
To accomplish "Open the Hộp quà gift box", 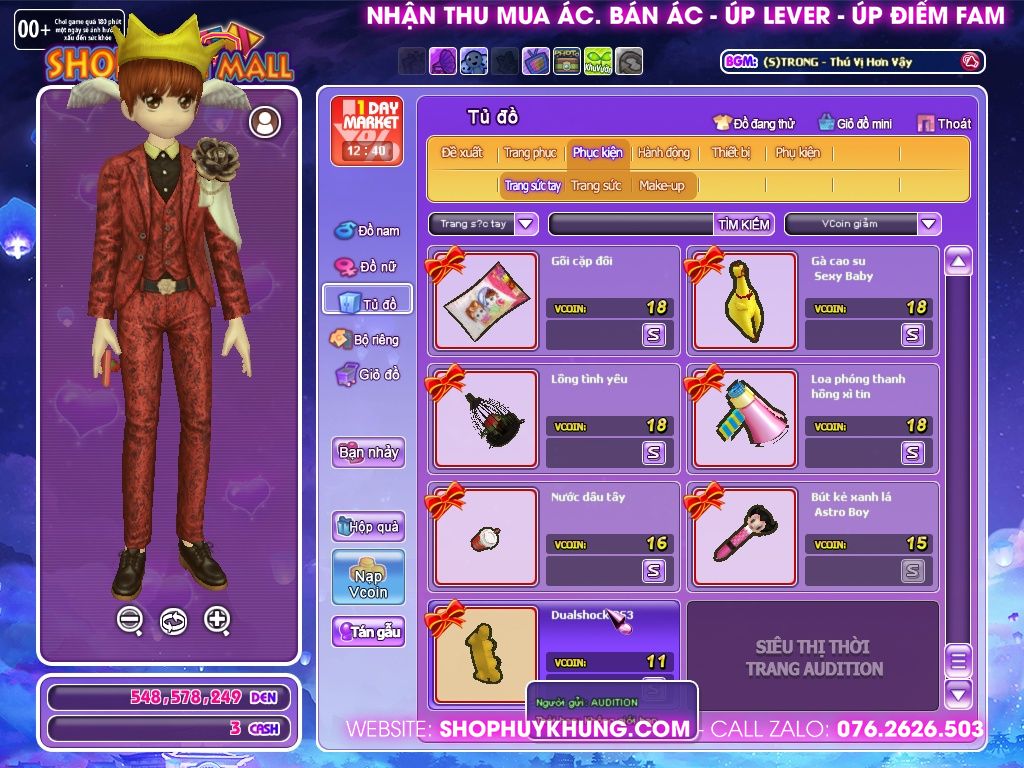I will [368, 526].
